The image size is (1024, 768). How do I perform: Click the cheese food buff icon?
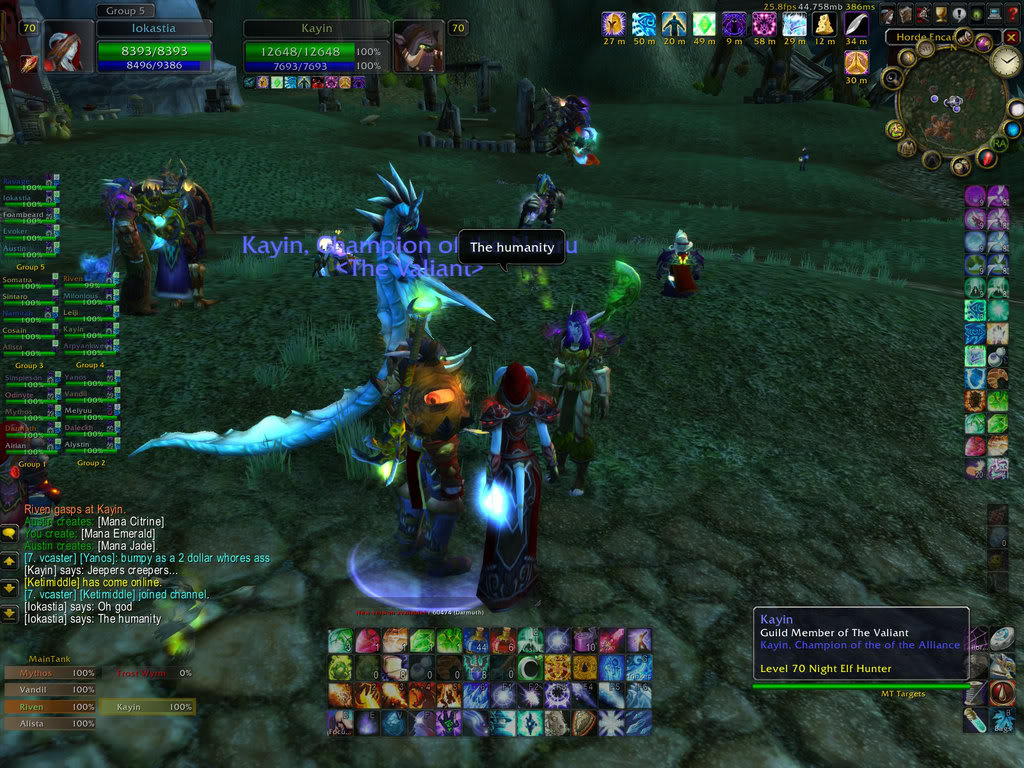pos(825,24)
